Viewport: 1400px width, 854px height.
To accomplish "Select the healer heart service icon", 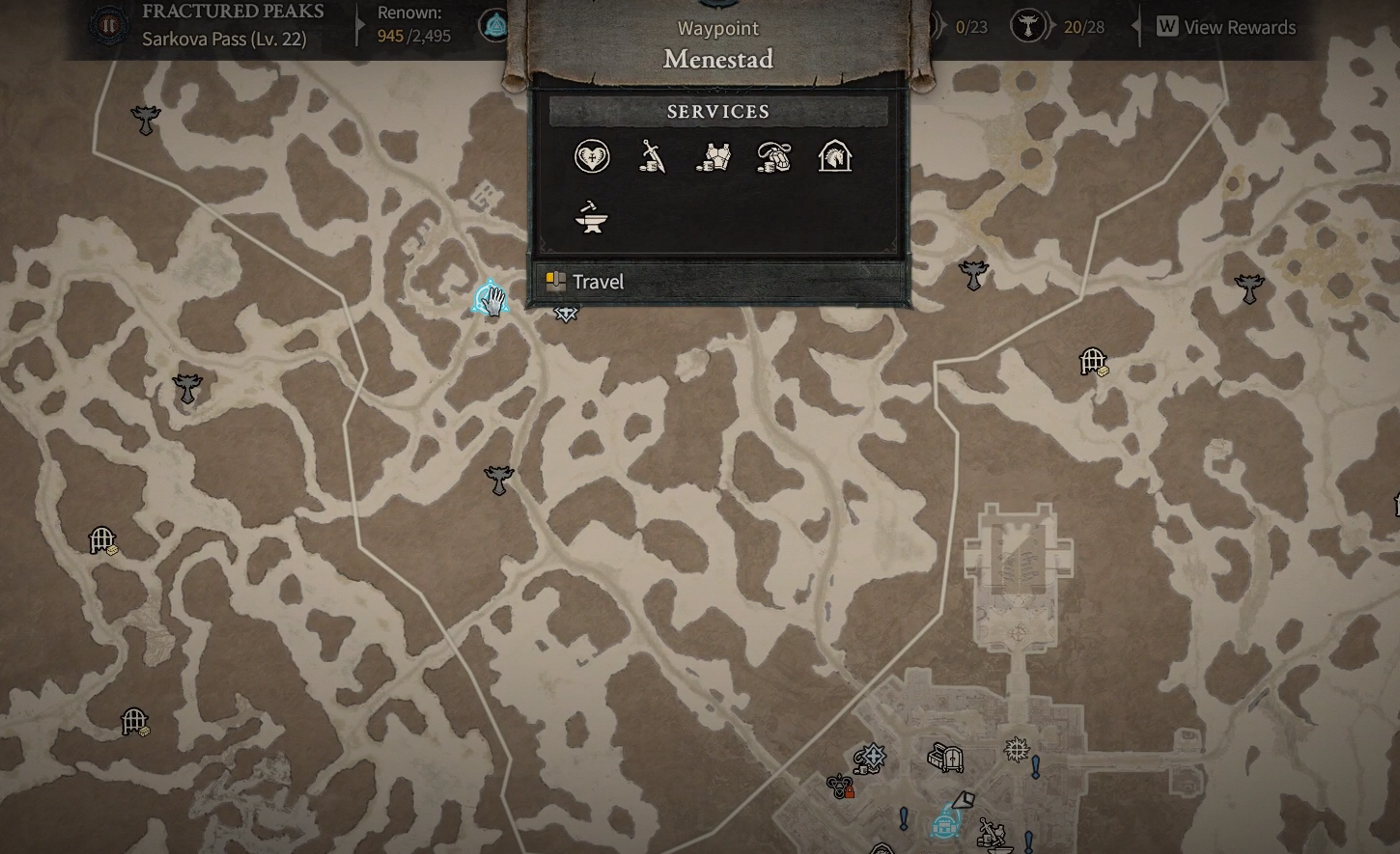I will click(592, 156).
